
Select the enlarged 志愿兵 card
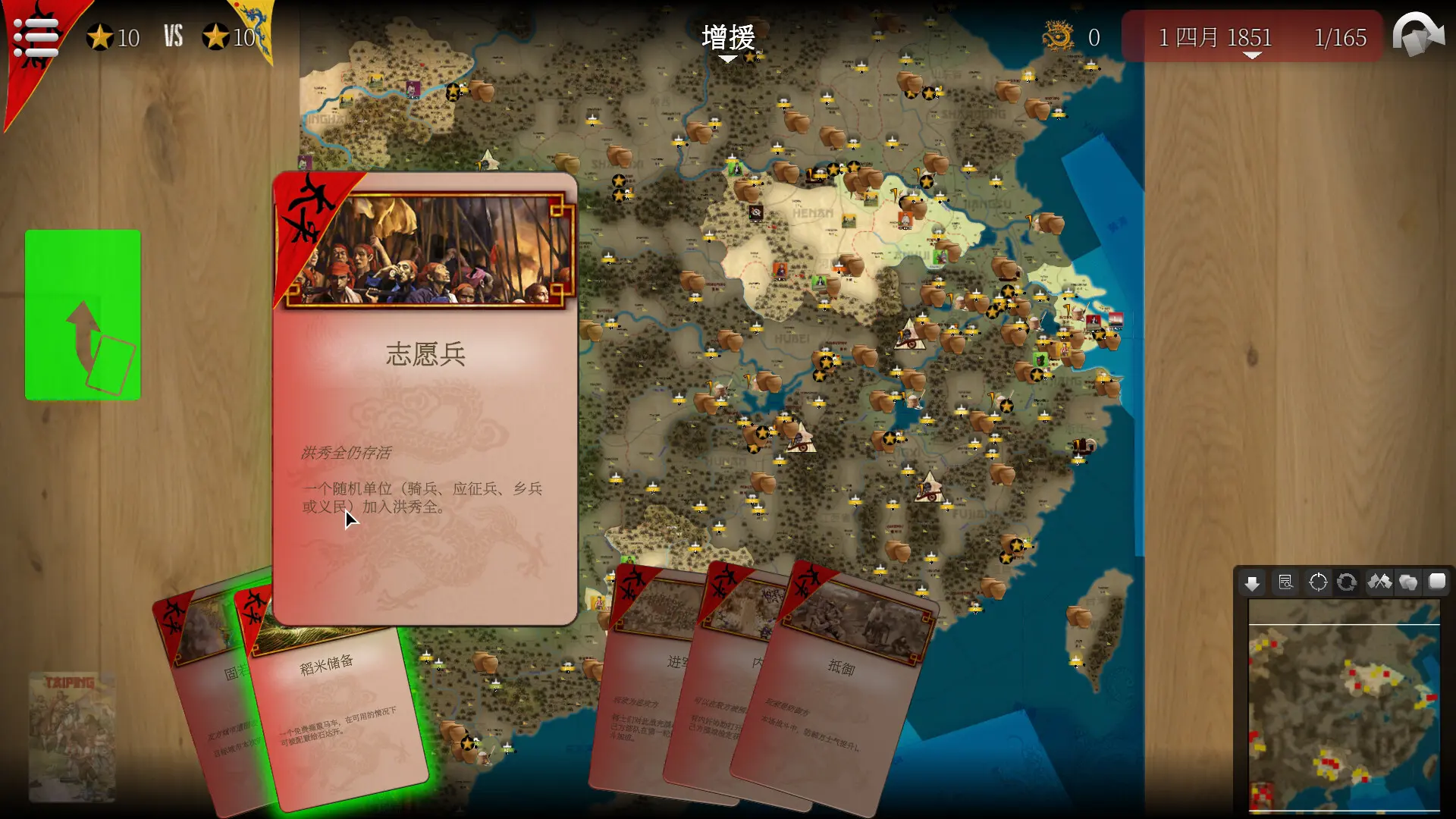pyautogui.click(x=425, y=398)
